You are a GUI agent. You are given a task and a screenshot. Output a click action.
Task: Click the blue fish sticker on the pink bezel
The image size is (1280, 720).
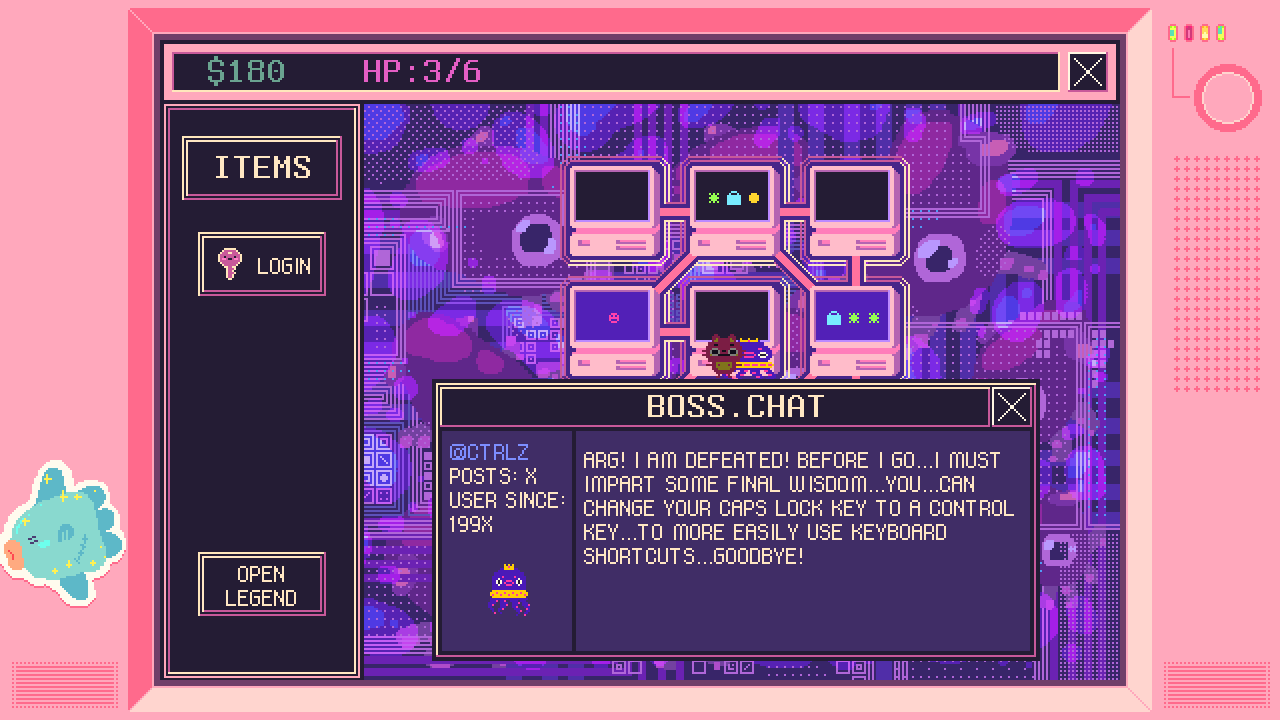tap(62, 525)
